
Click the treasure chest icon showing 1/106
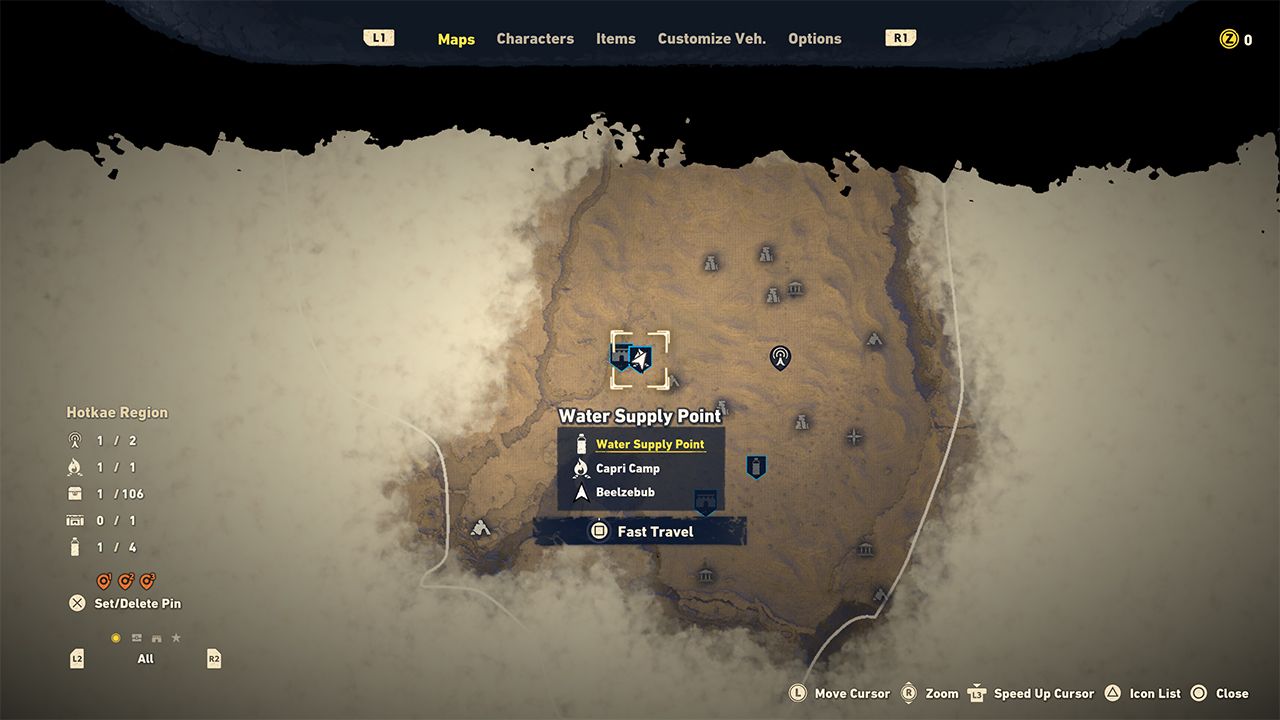(x=74, y=494)
